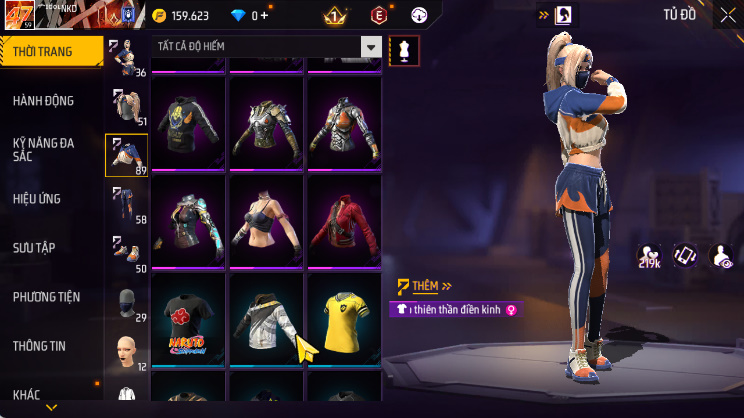Open the Tất Cả Độ Hiếm rarity dropdown
The height and width of the screenshot is (418, 744).
[268, 47]
